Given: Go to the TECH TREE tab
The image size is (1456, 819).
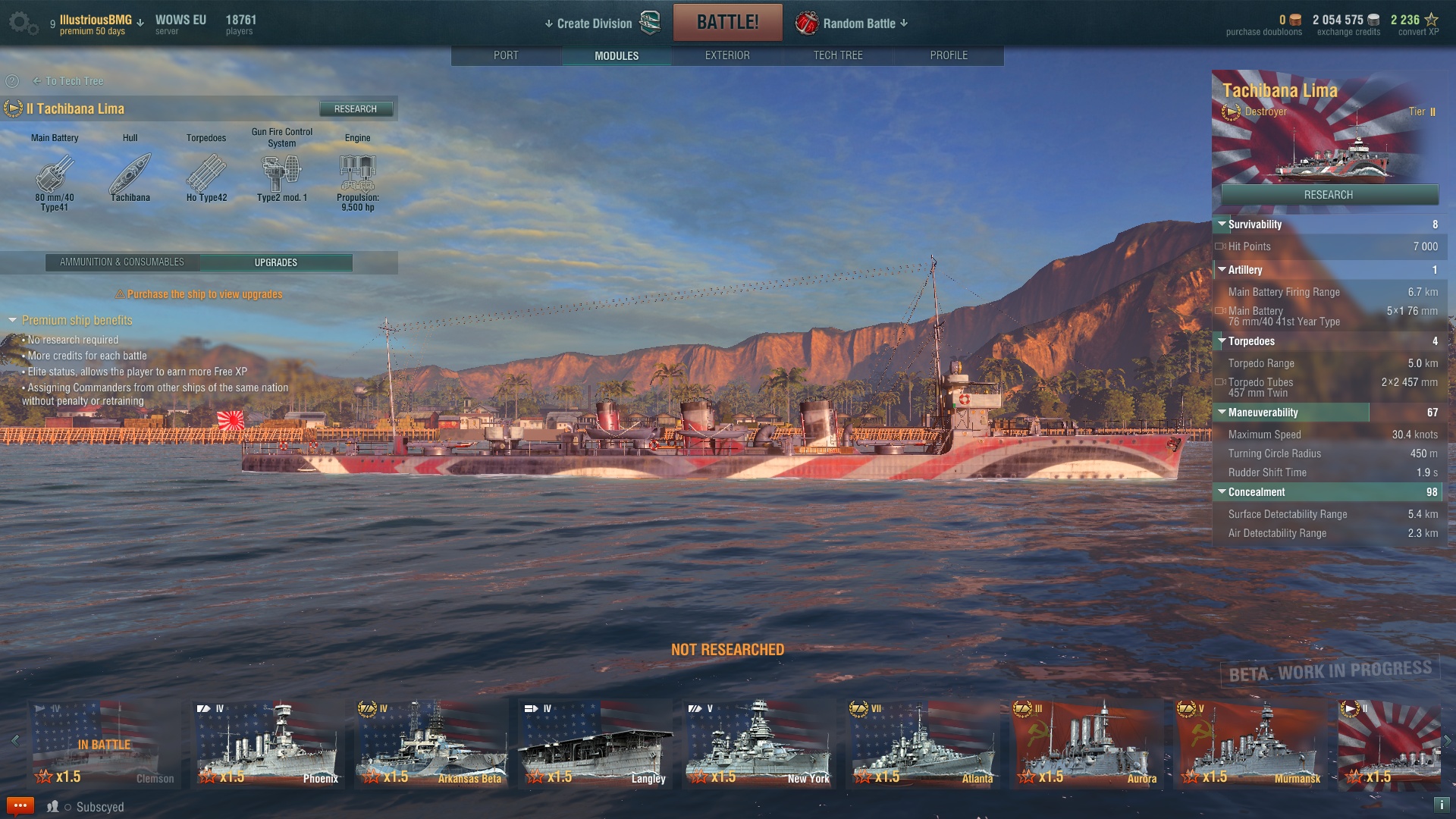Looking at the screenshot, I should (x=837, y=55).
